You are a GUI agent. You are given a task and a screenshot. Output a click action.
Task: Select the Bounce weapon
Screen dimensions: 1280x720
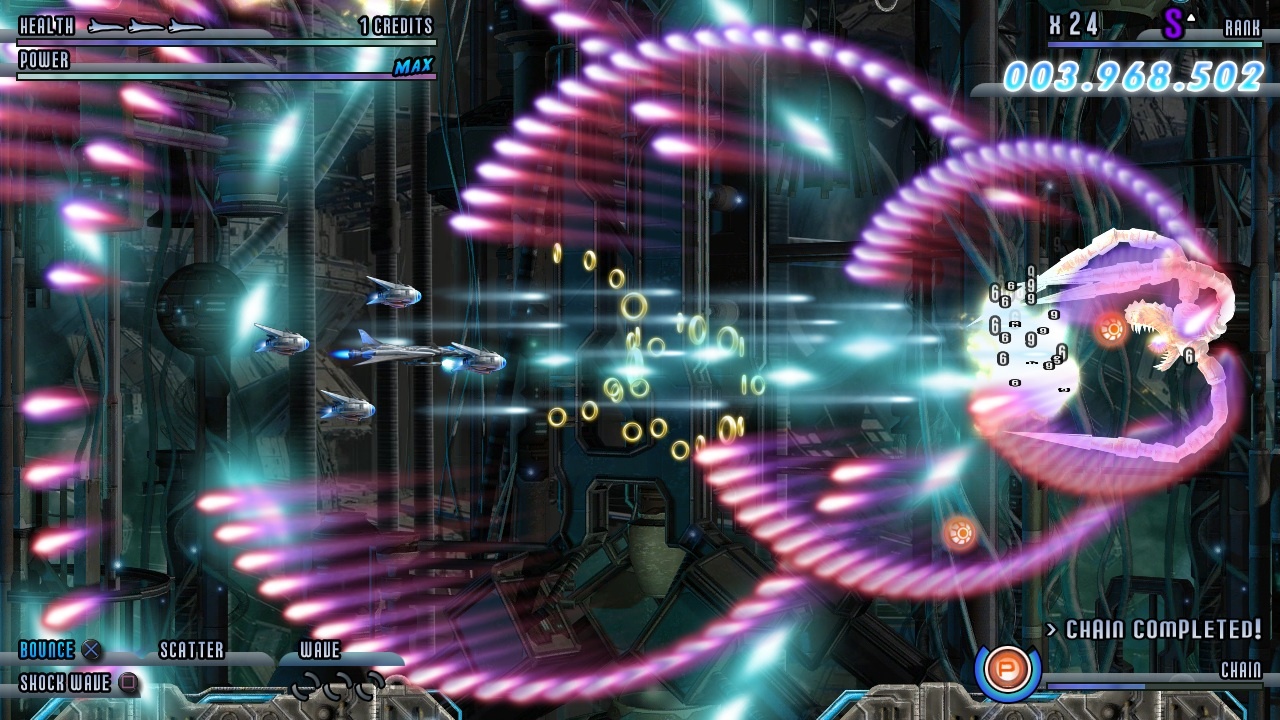pyautogui.click(x=48, y=651)
